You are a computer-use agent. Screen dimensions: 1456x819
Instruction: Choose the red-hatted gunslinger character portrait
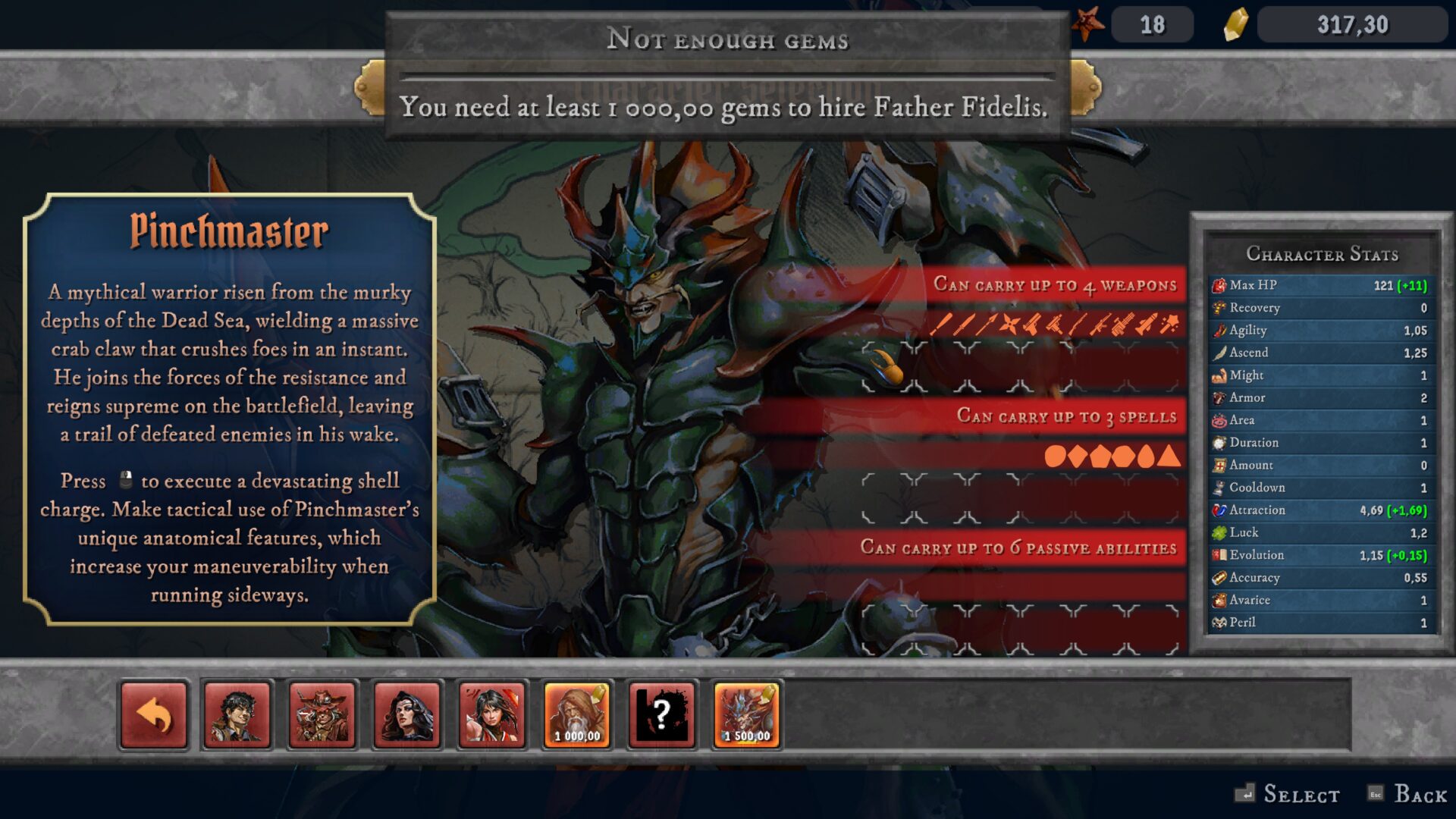322,715
